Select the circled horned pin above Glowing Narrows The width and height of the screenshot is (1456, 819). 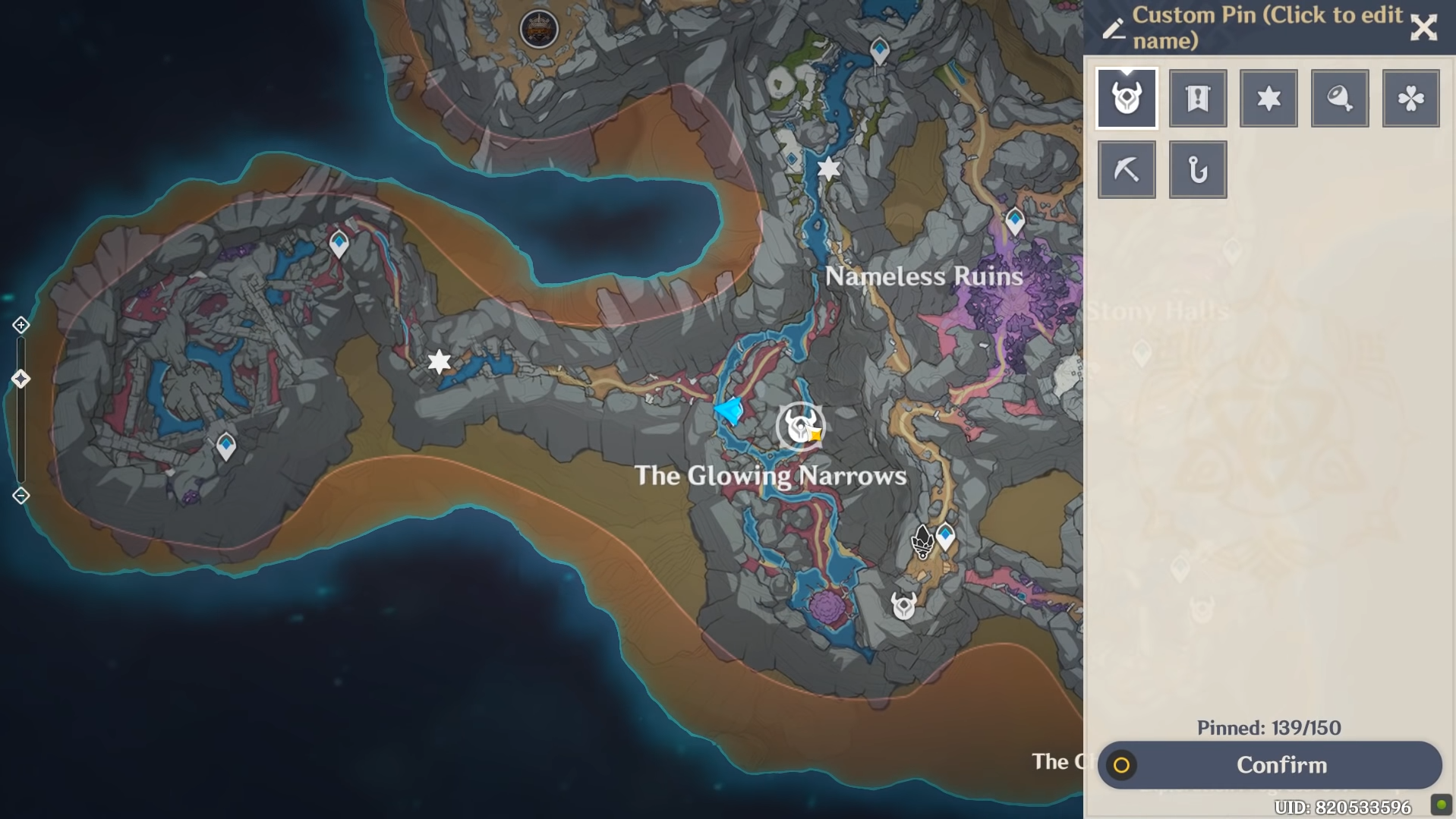click(800, 427)
